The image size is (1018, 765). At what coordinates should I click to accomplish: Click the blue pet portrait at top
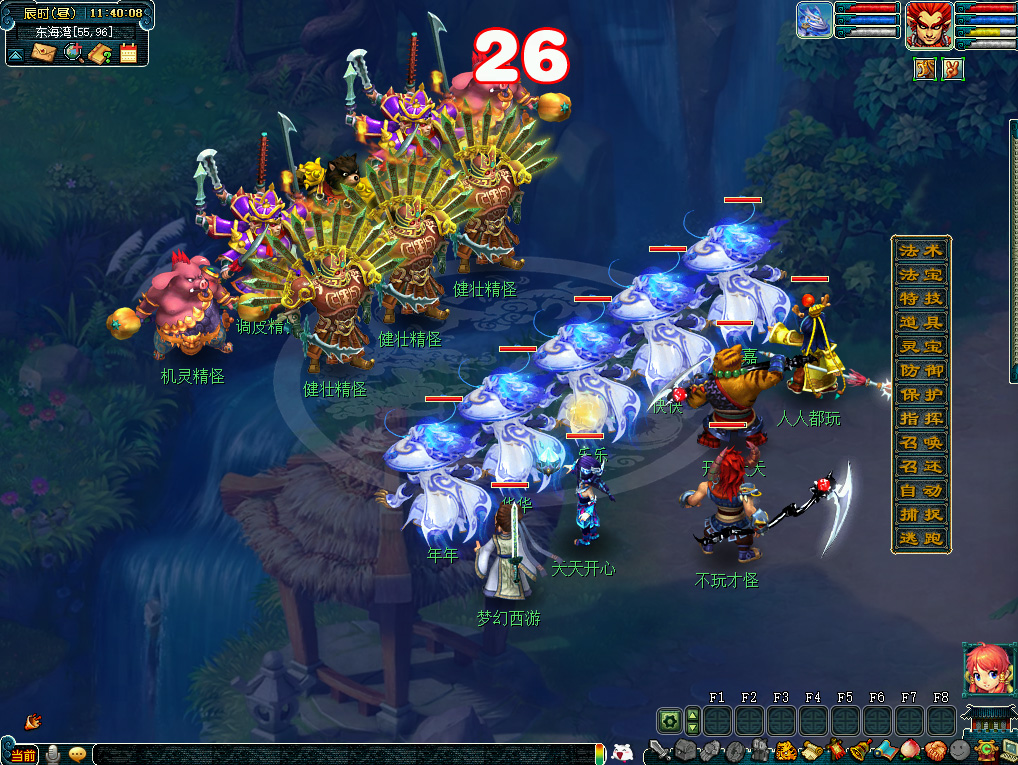click(814, 21)
